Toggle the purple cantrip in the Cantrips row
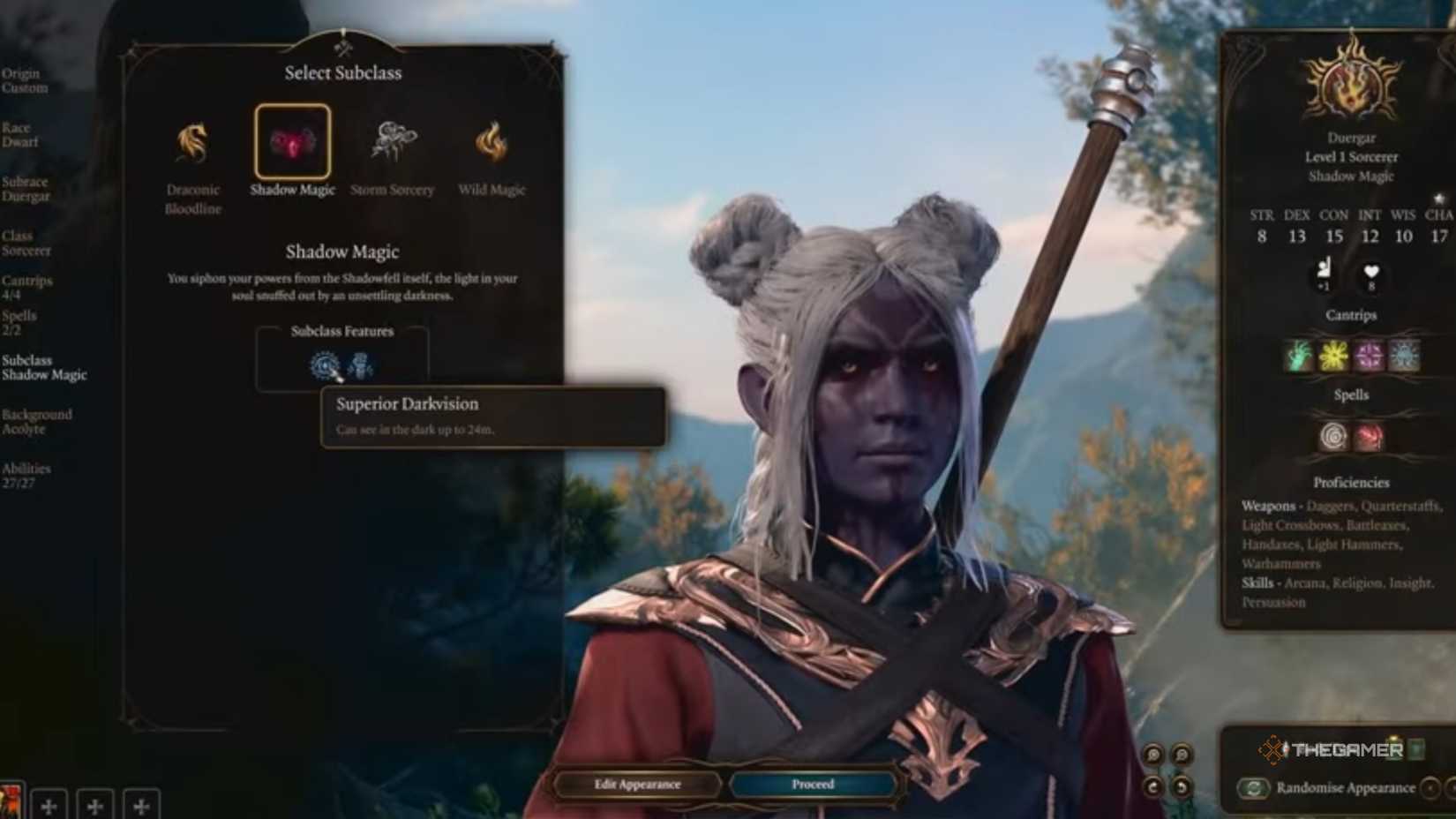This screenshot has height=819, width=1456. [1368, 356]
